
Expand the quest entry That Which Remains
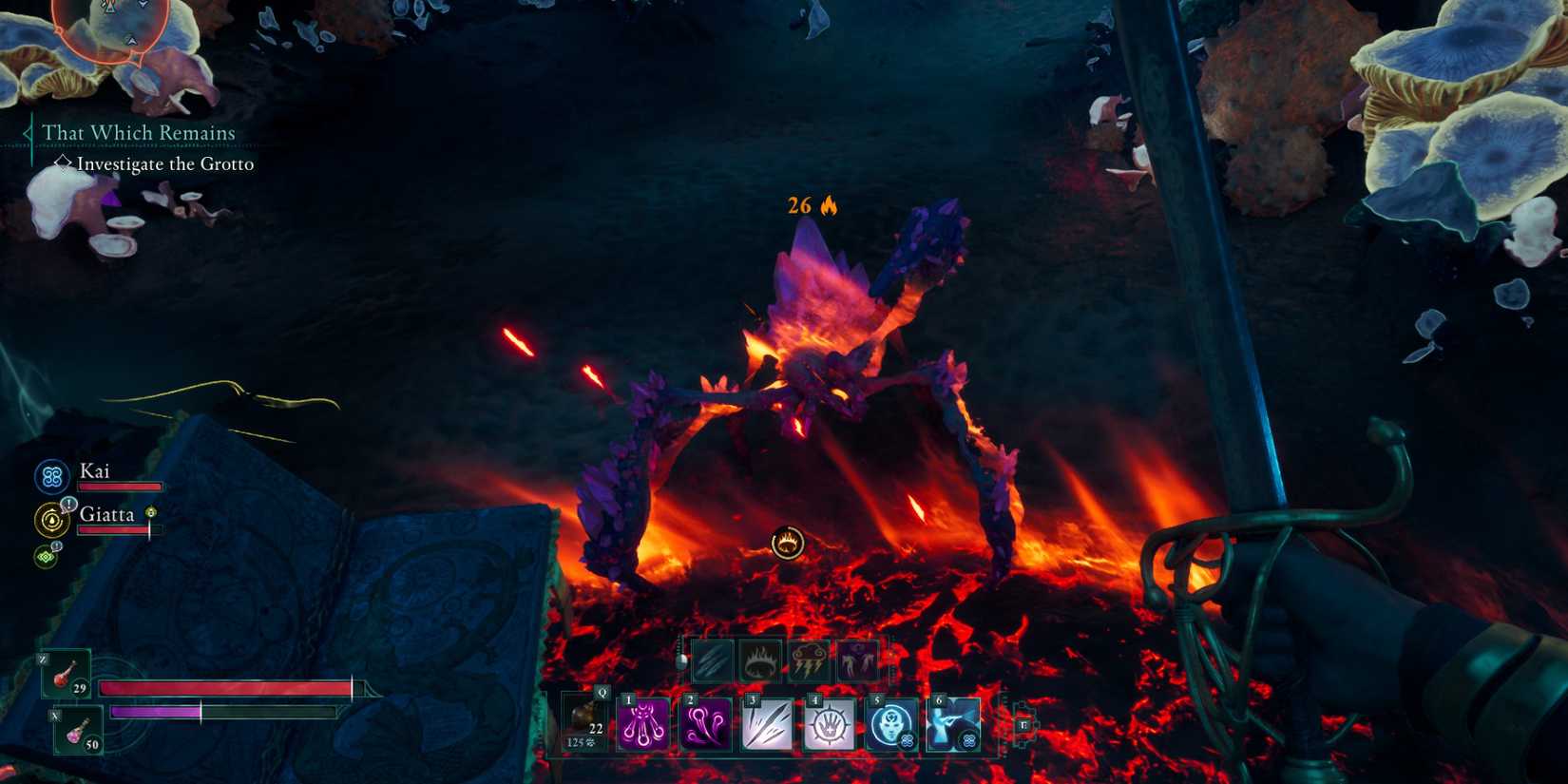pyautogui.click(x=139, y=133)
